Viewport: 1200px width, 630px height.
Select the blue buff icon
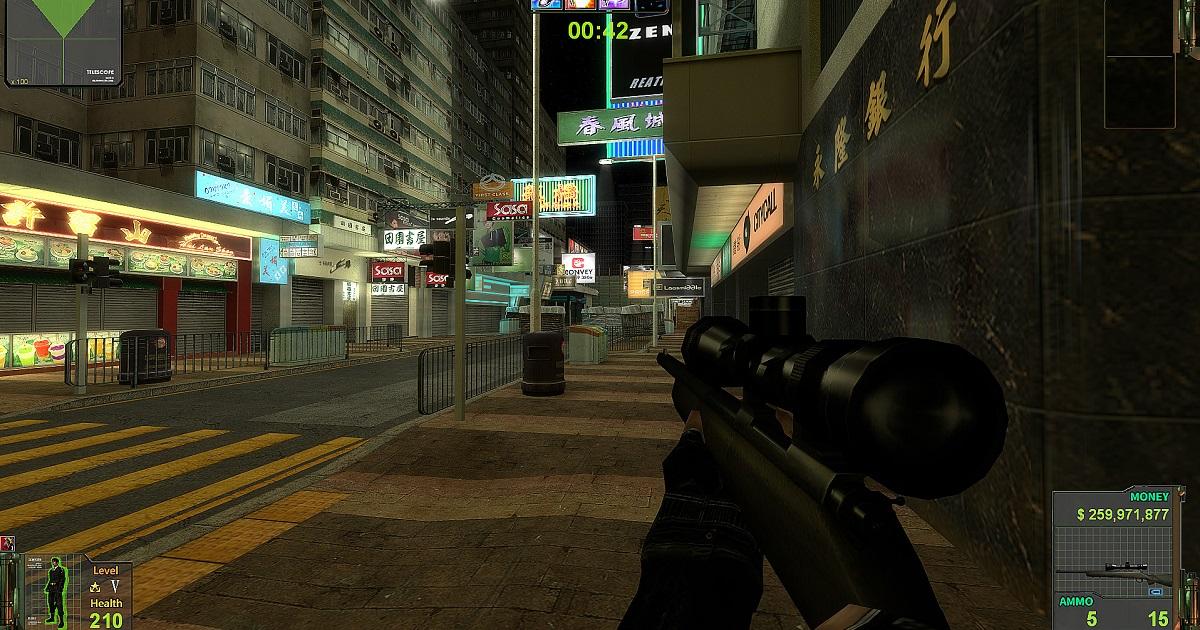tap(549, 4)
